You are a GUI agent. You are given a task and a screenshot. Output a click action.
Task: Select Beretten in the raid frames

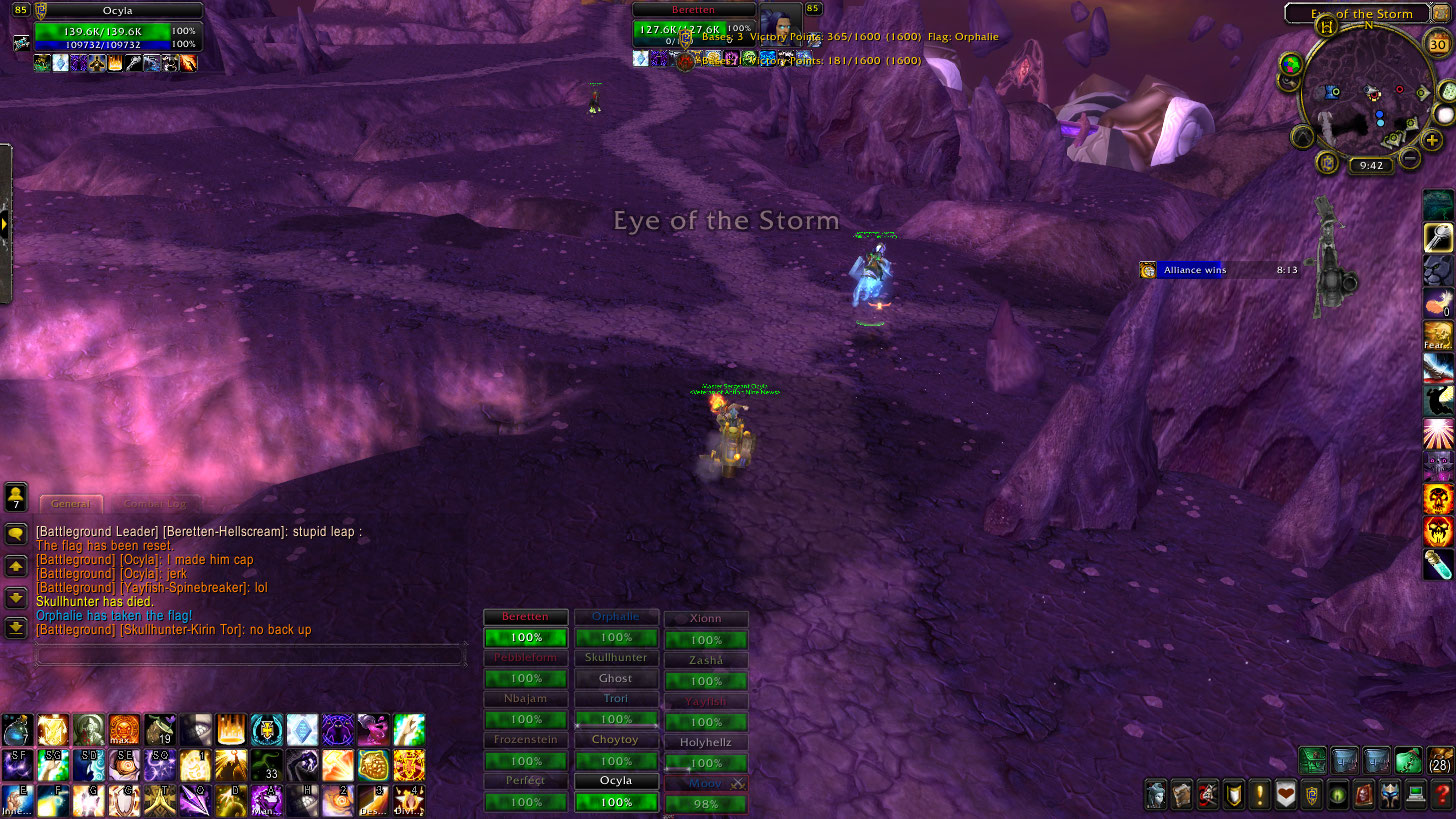click(525, 629)
